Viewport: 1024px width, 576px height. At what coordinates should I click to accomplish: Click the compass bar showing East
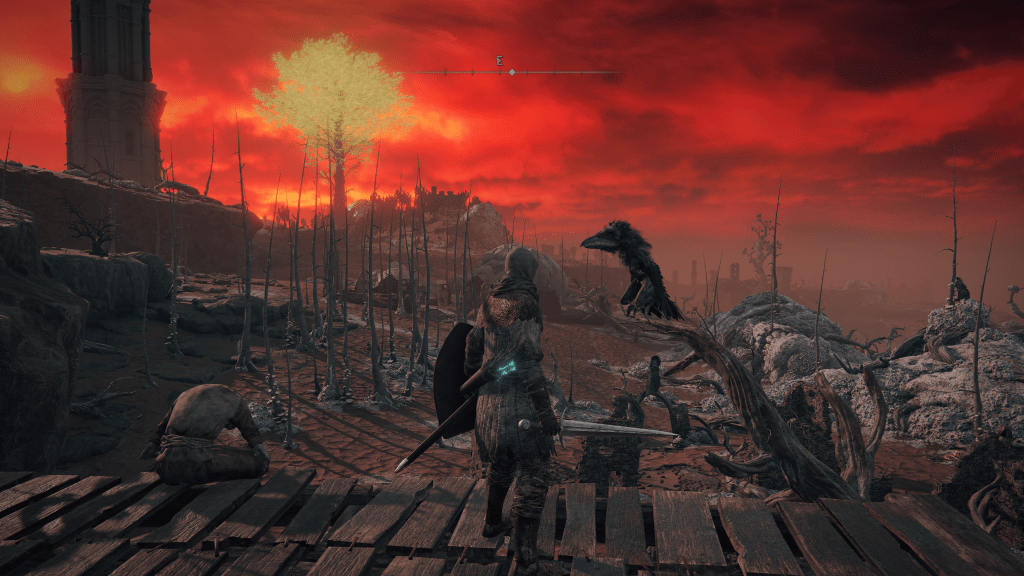pyautogui.click(x=512, y=71)
